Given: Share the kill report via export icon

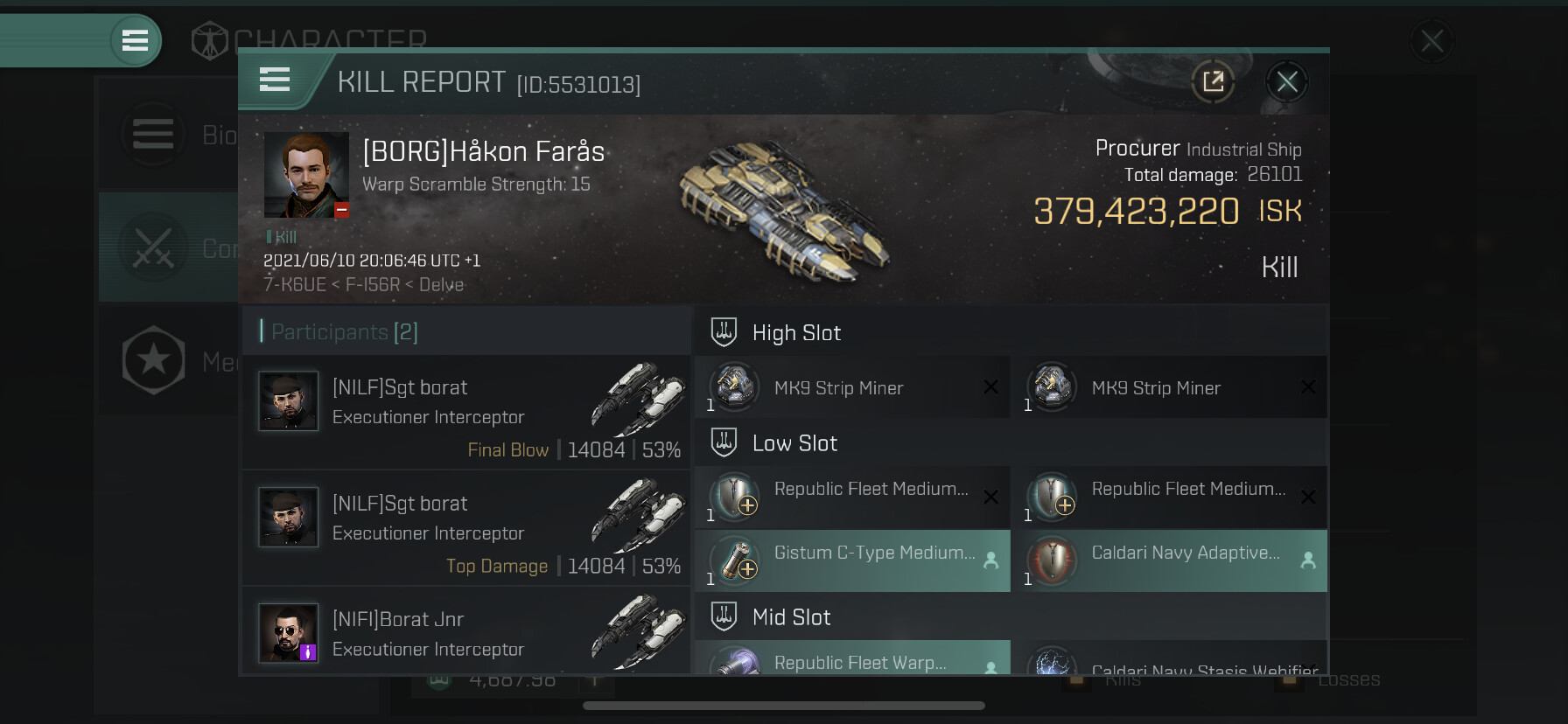Looking at the screenshot, I should point(1213,82).
